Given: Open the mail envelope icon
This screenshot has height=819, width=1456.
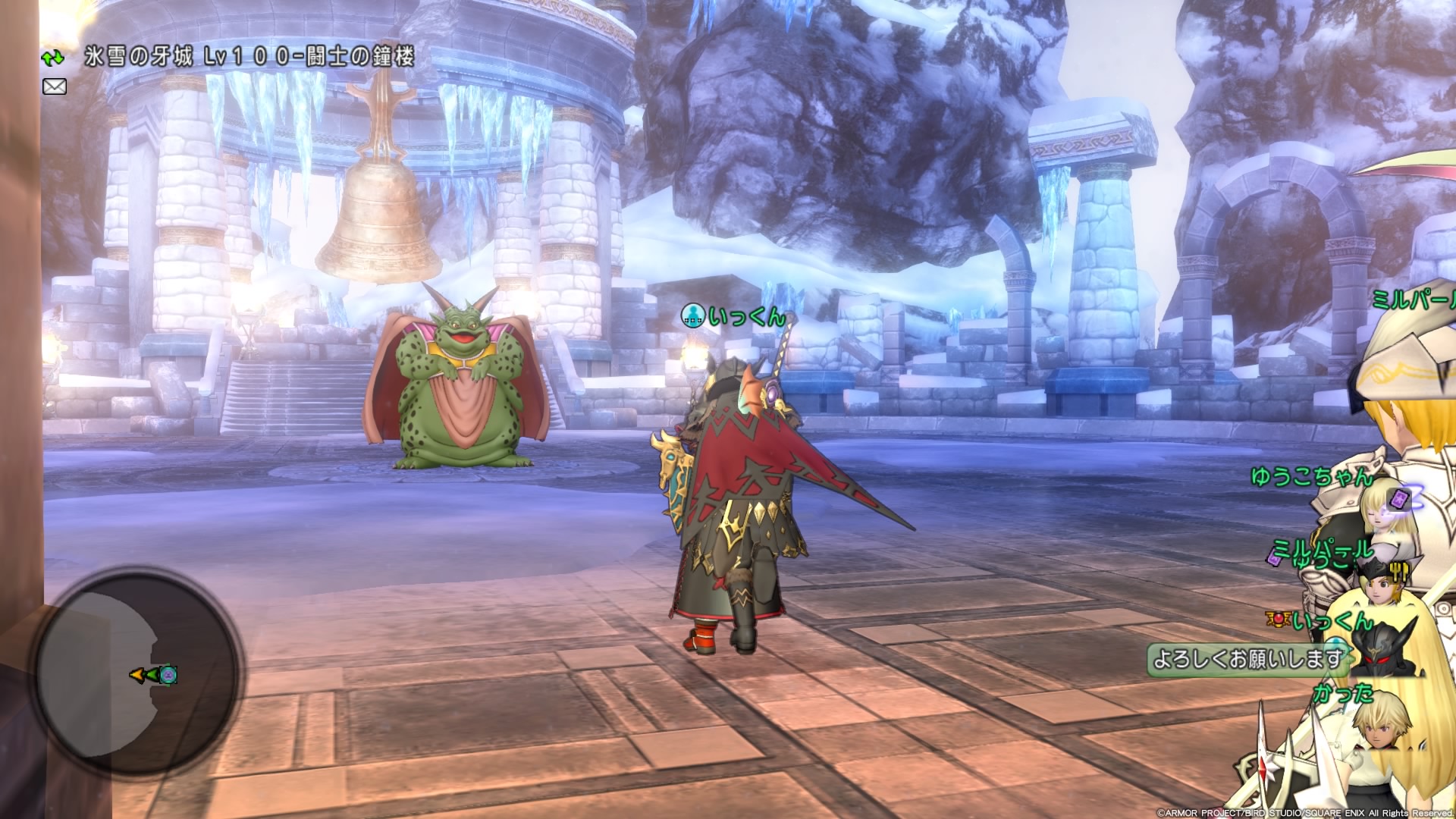Looking at the screenshot, I should pos(54,86).
